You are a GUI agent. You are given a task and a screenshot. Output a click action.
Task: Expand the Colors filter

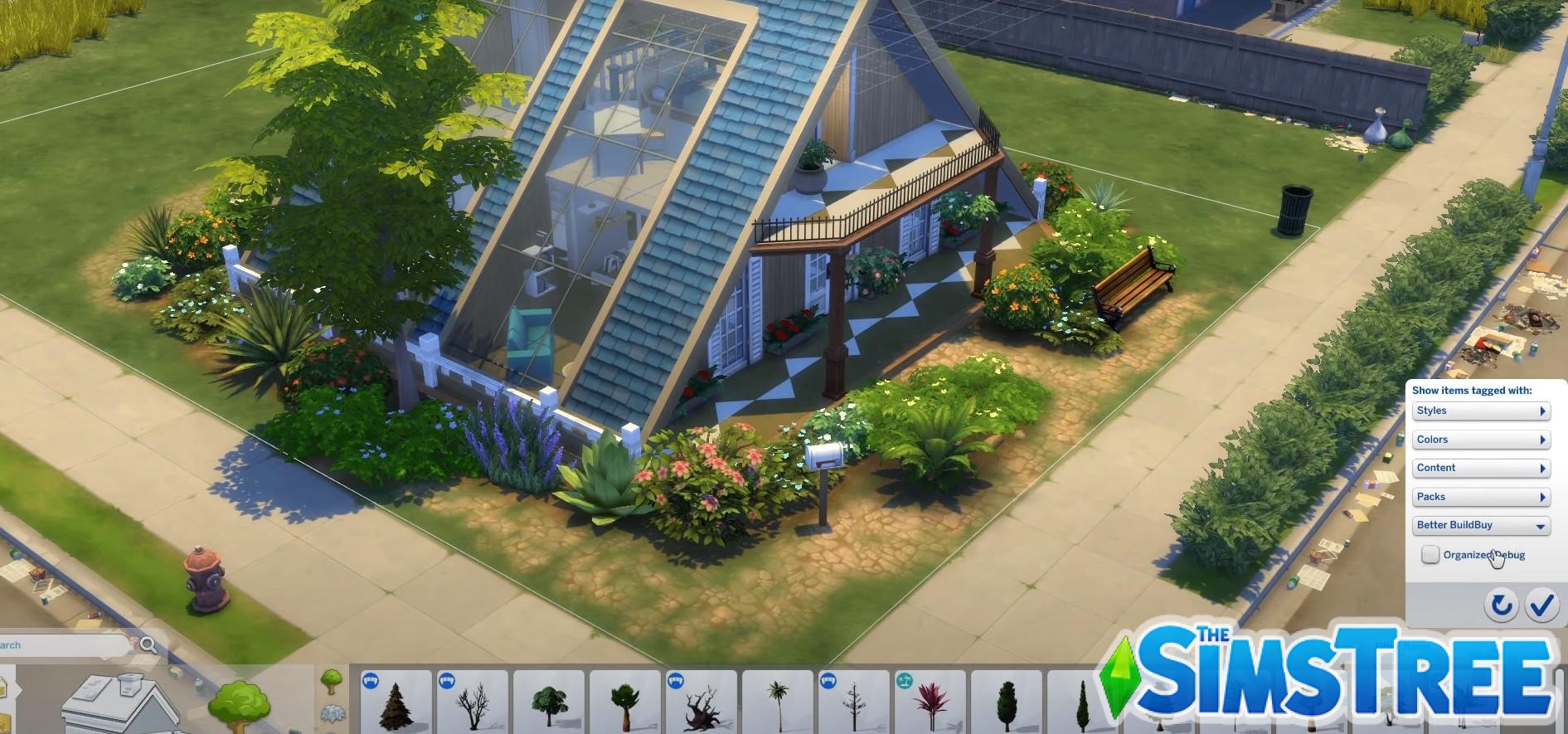point(1481,439)
